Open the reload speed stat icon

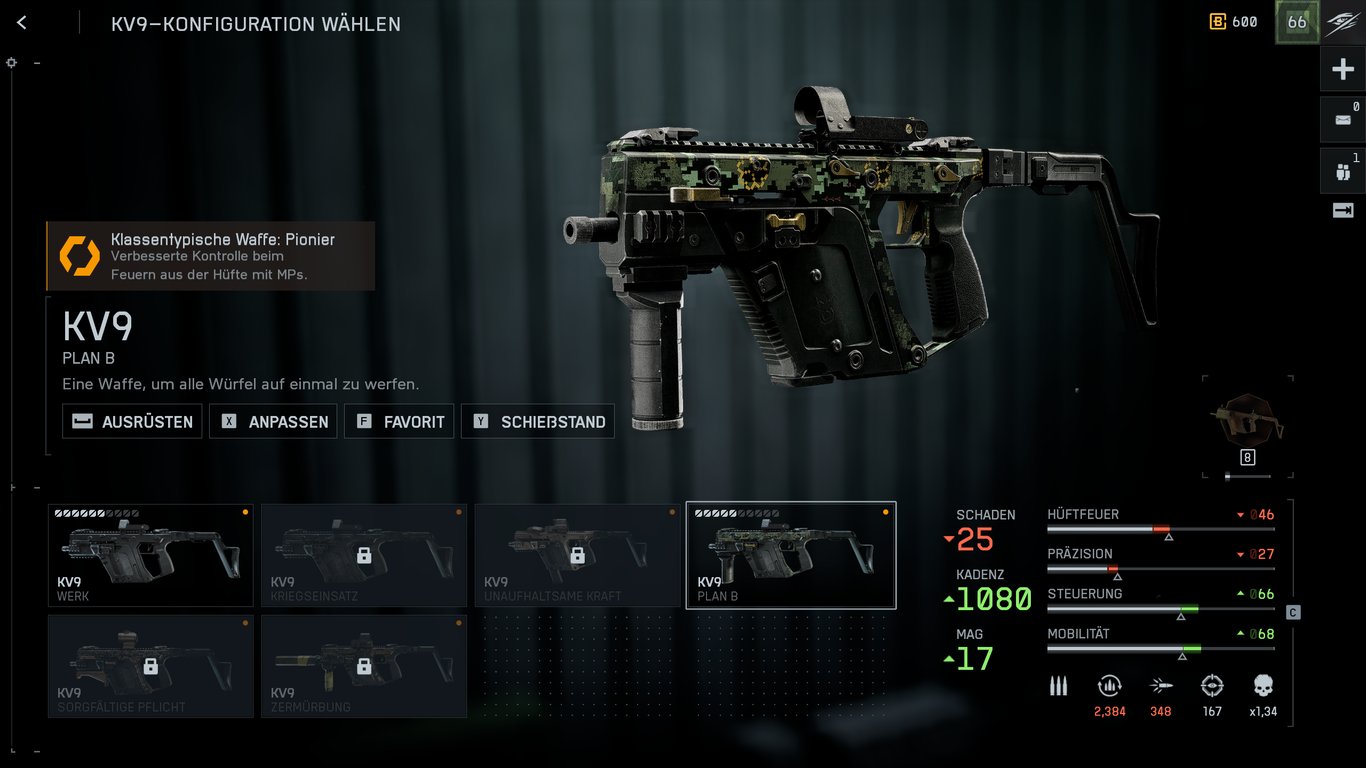(x=1110, y=687)
